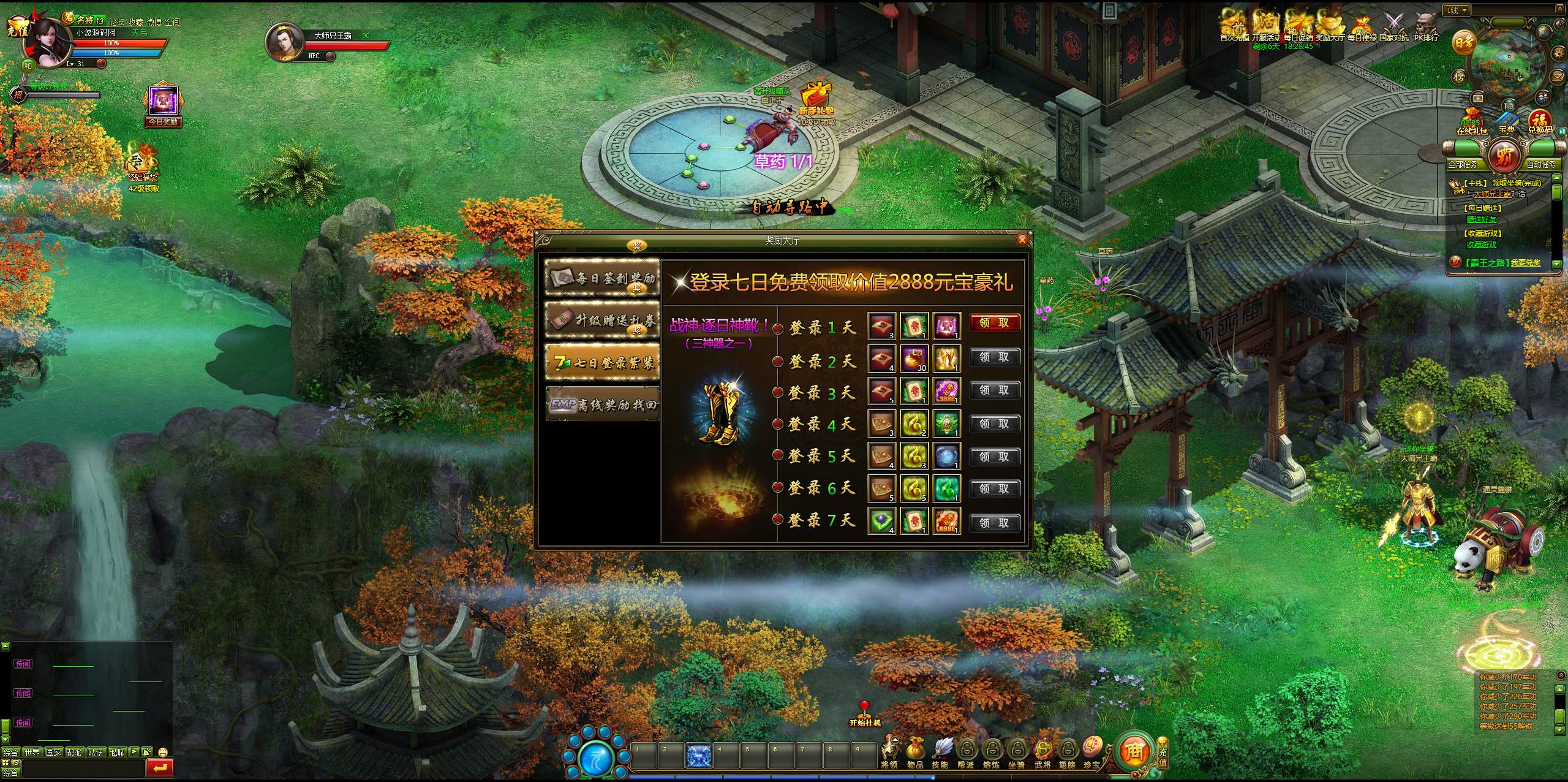Switch chat to the 世界 channel
The image size is (1568, 782).
coord(32,752)
